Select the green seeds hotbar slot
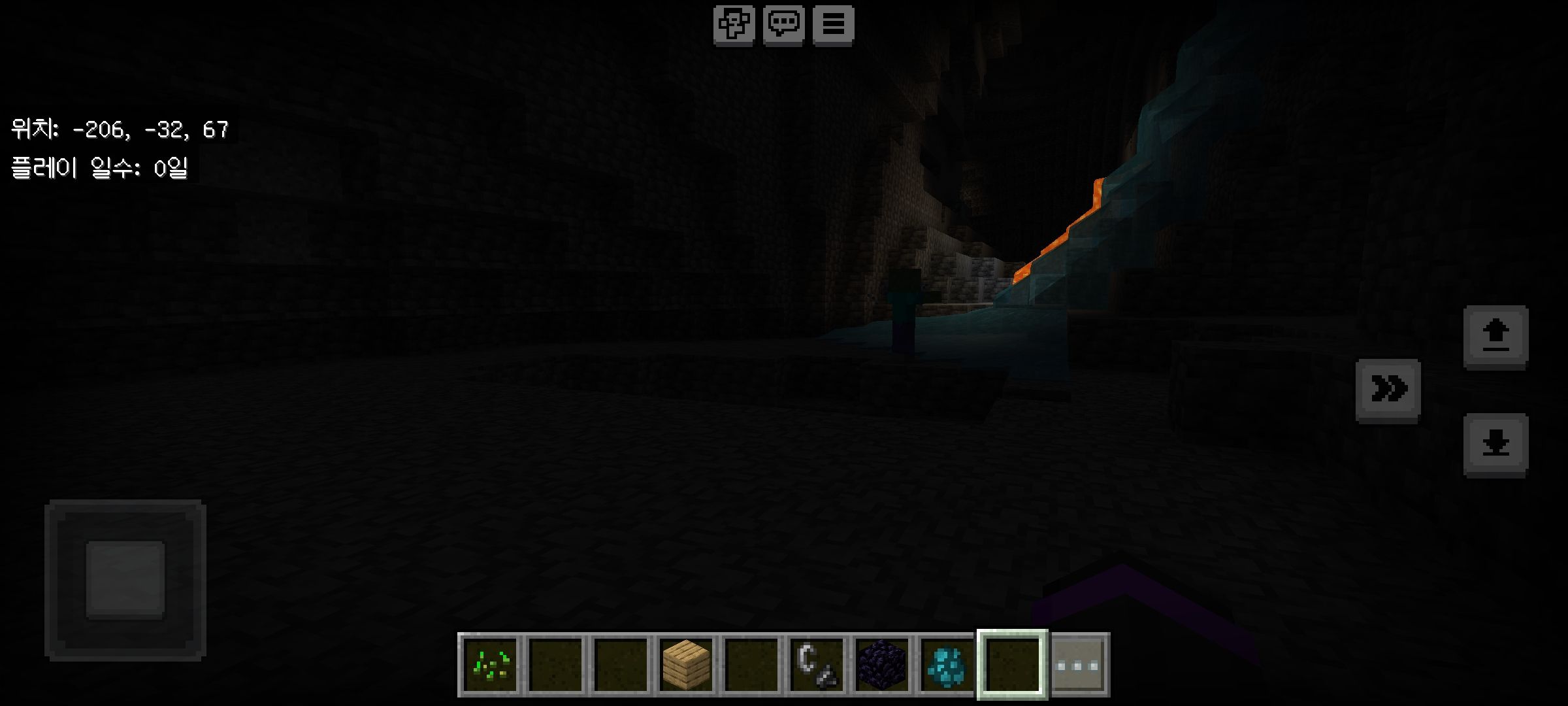The image size is (1568, 706). (x=491, y=665)
